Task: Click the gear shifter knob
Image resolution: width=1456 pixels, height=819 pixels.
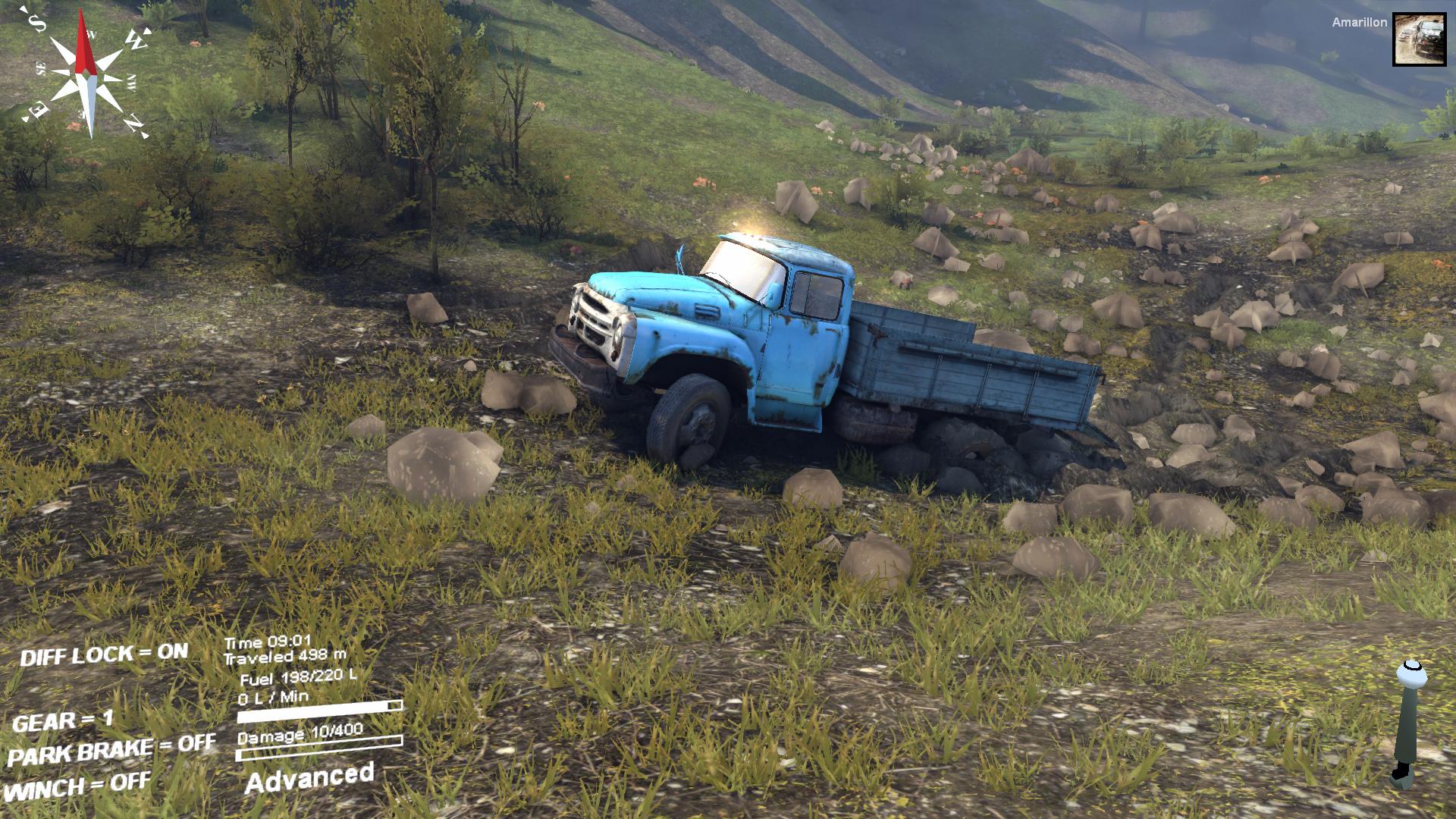Action: click(x=1410, y=673)
